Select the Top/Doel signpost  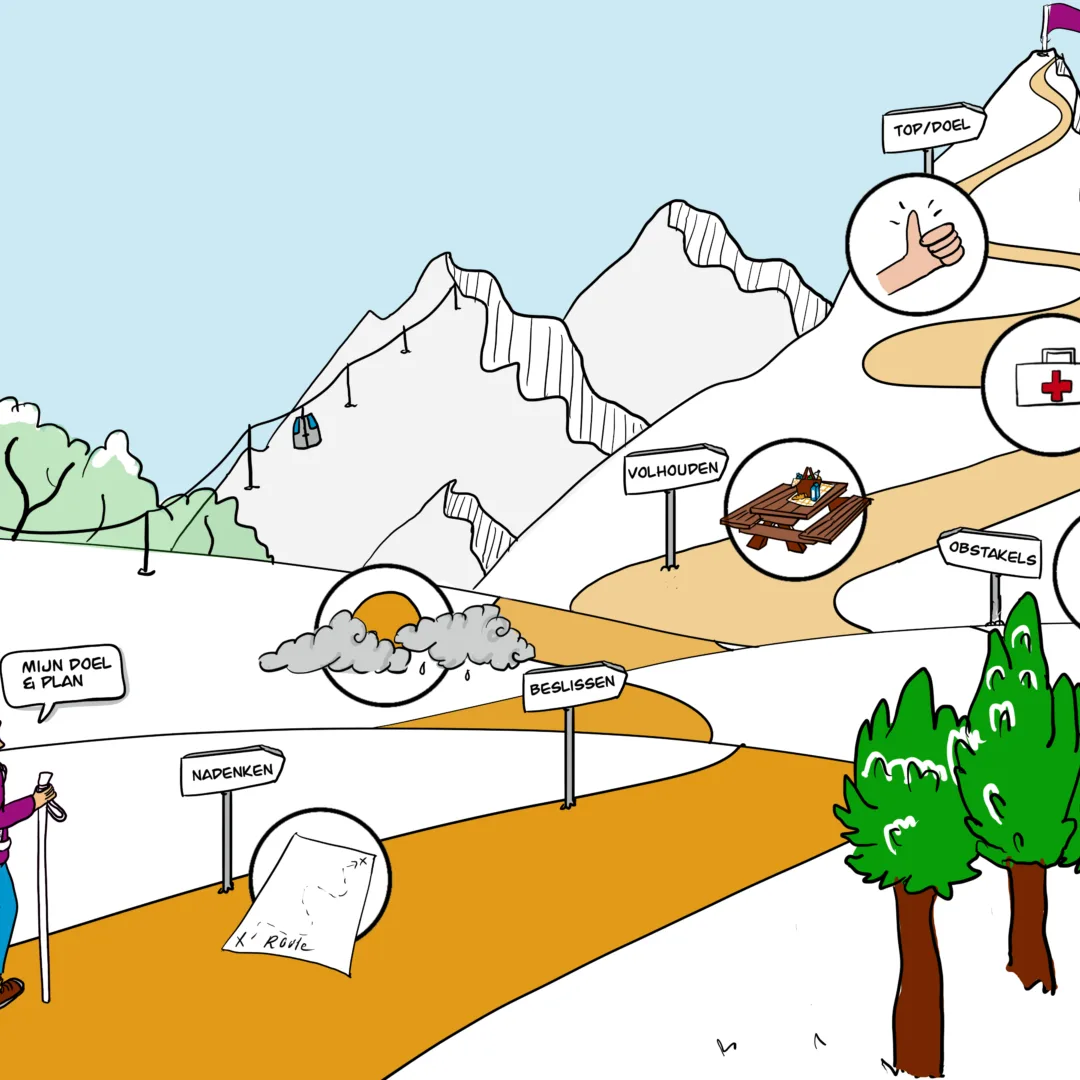pyautogui.click(x=933, y=127)
